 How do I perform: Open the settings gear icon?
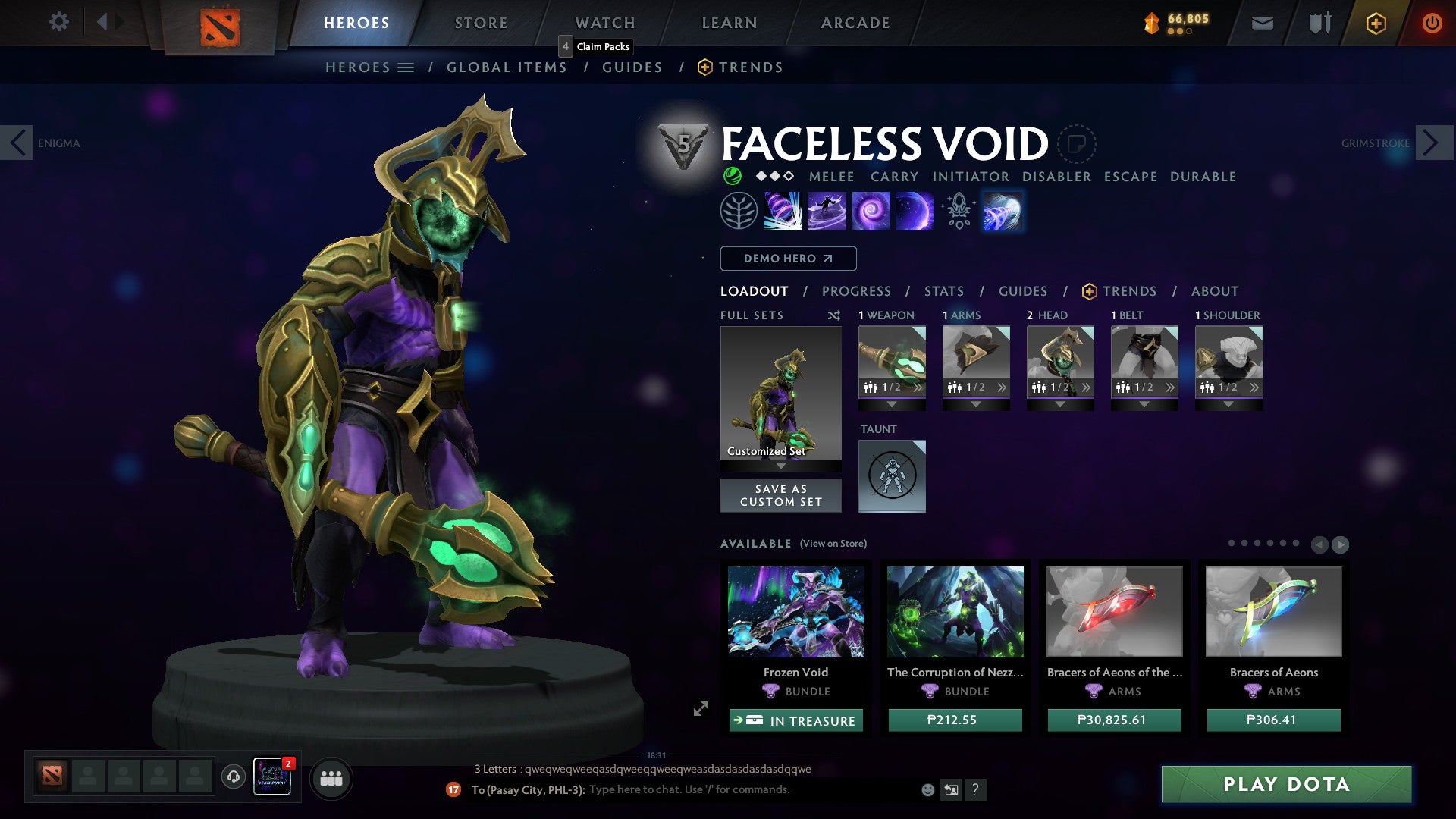[58, 22]
